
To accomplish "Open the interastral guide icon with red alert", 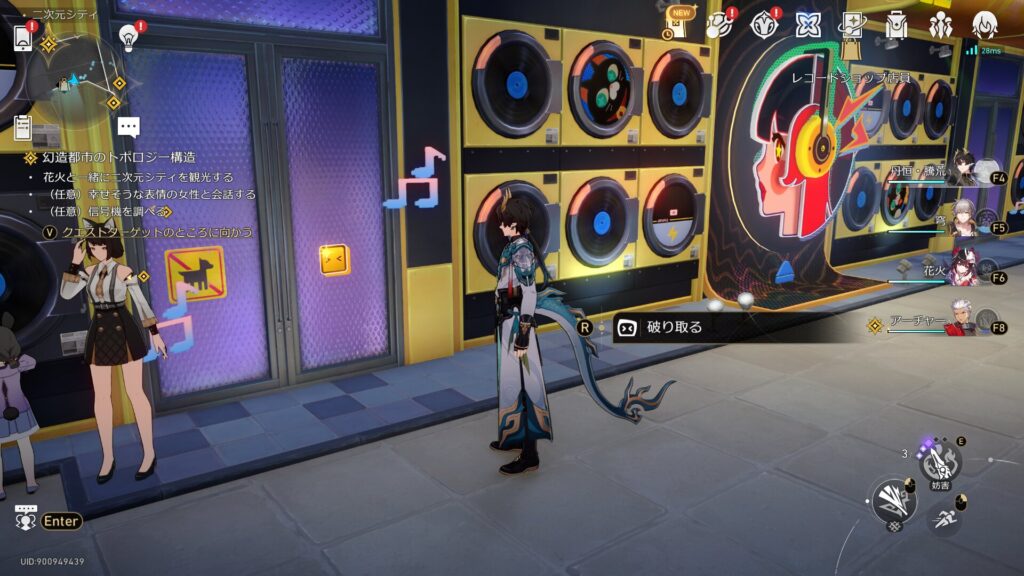I will coord(719,26).
